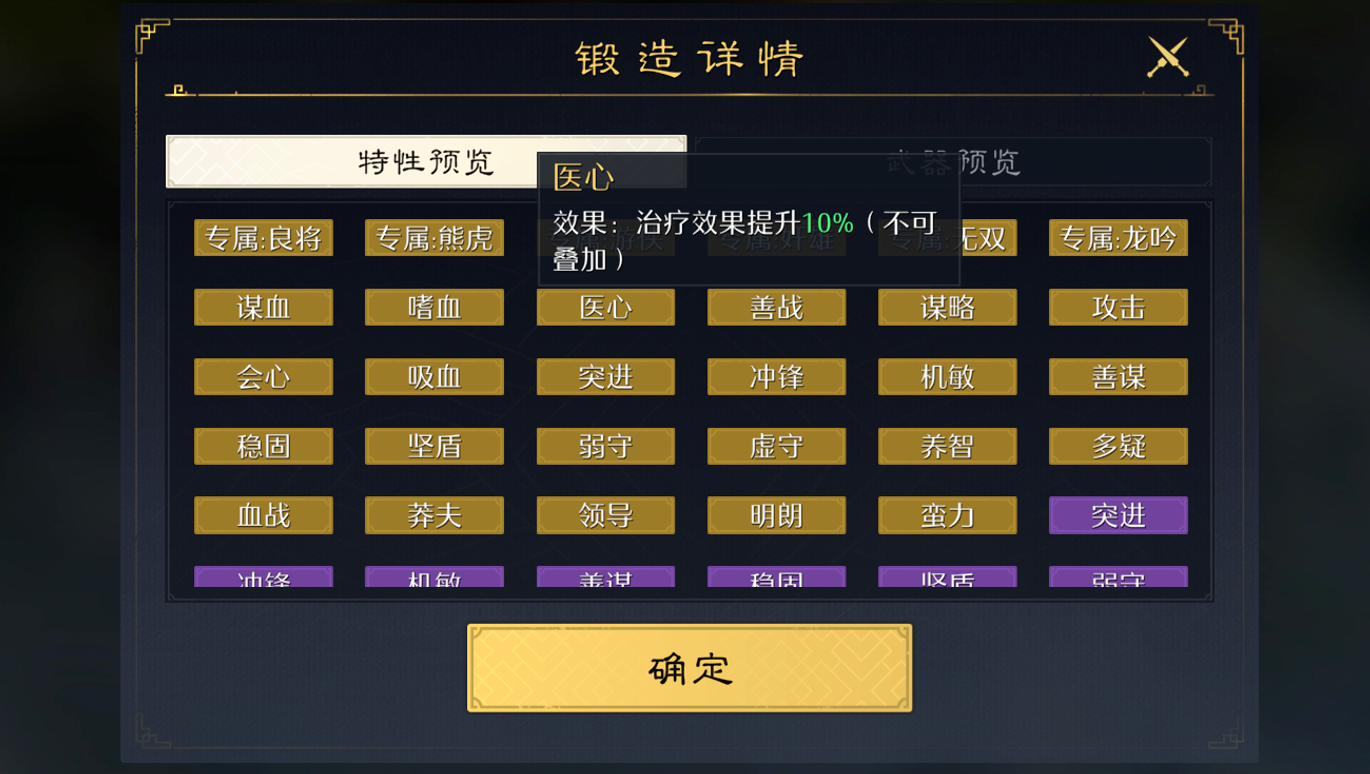Image resolution: width=1370 pixels, height=774 pixels.
Task: Toggle the purple 机敏 trait in the bottom row
Action: pos(434,578)
